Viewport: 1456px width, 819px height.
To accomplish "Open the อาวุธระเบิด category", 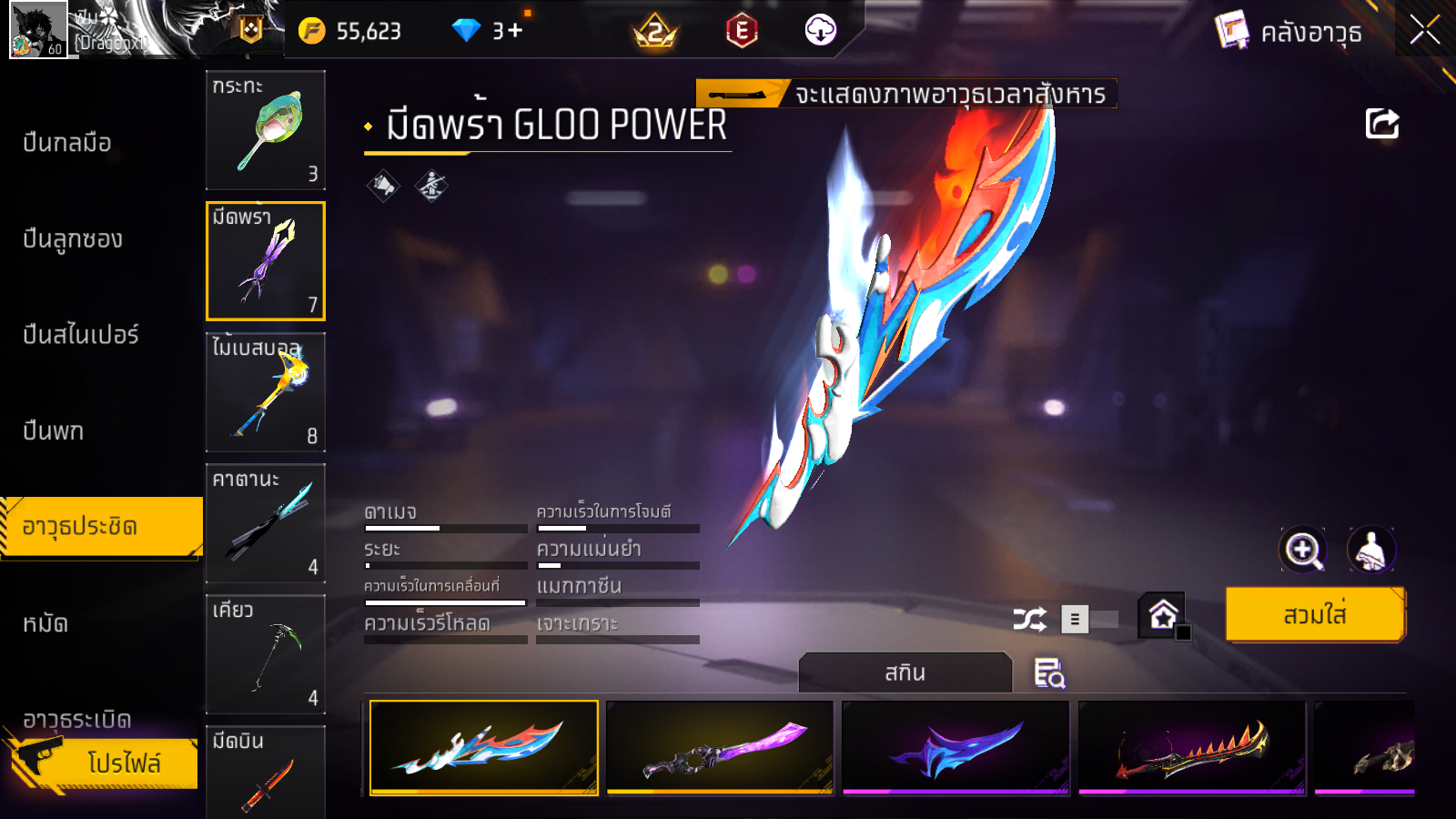I will click(x=77, y=719).
